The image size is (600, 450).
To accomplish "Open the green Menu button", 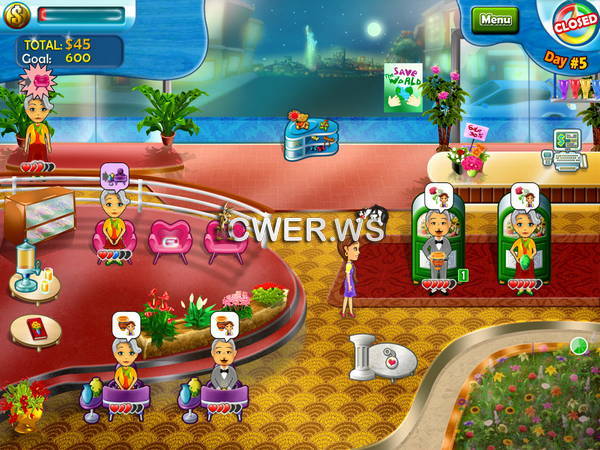I will [495, 19].
